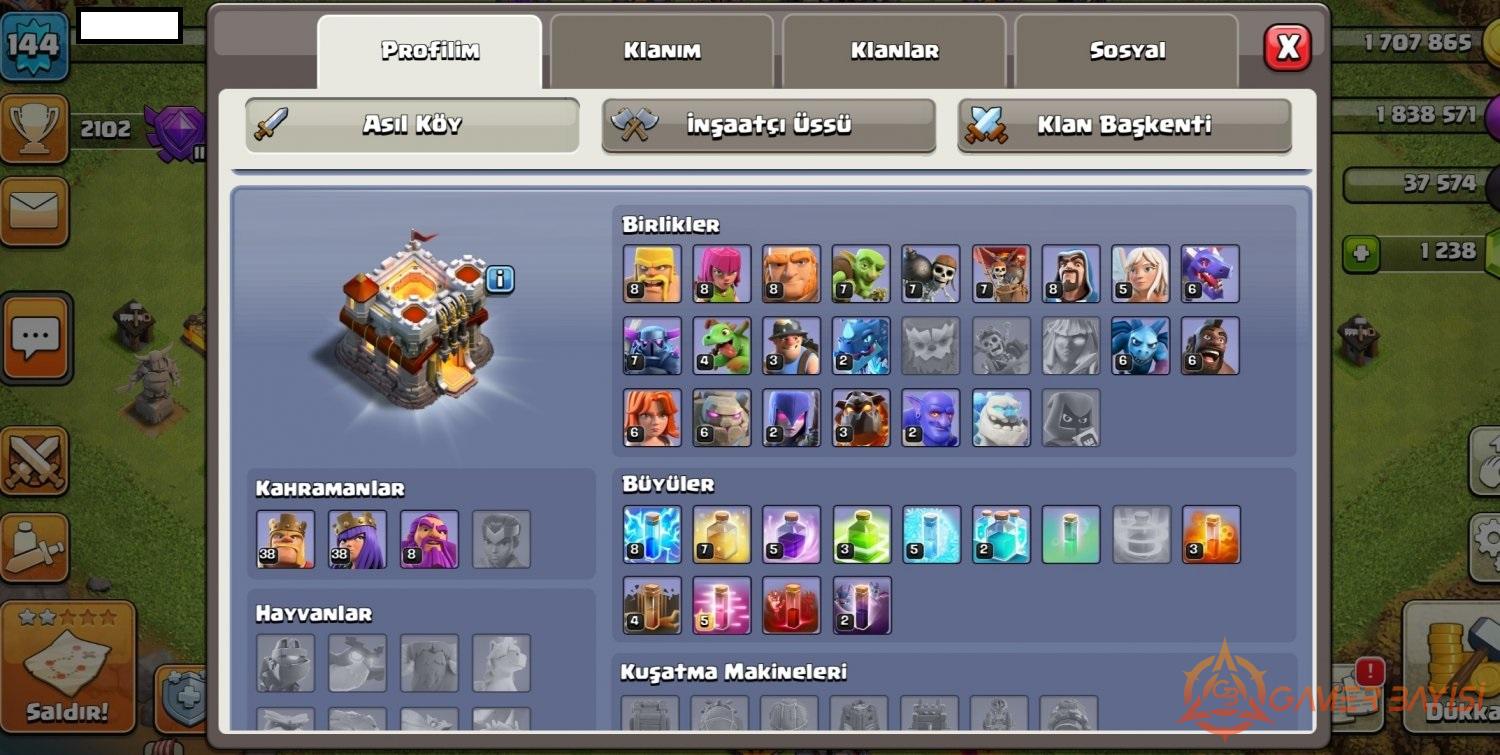Click the Rage Spell icon

click(791, 534)
